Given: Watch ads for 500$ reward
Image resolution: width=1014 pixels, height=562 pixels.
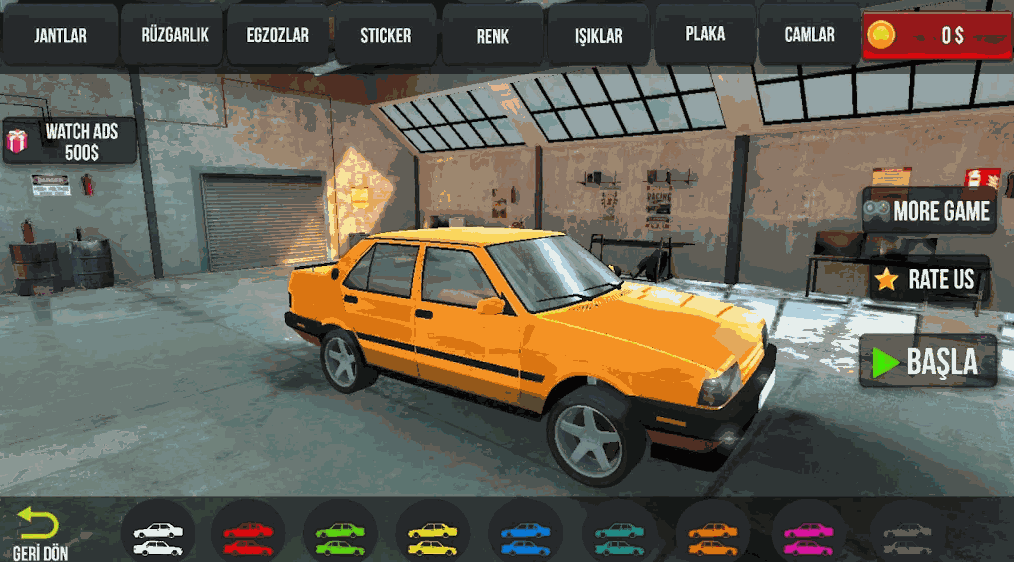Looking at the screenshot, I should (x=70, y=141).
